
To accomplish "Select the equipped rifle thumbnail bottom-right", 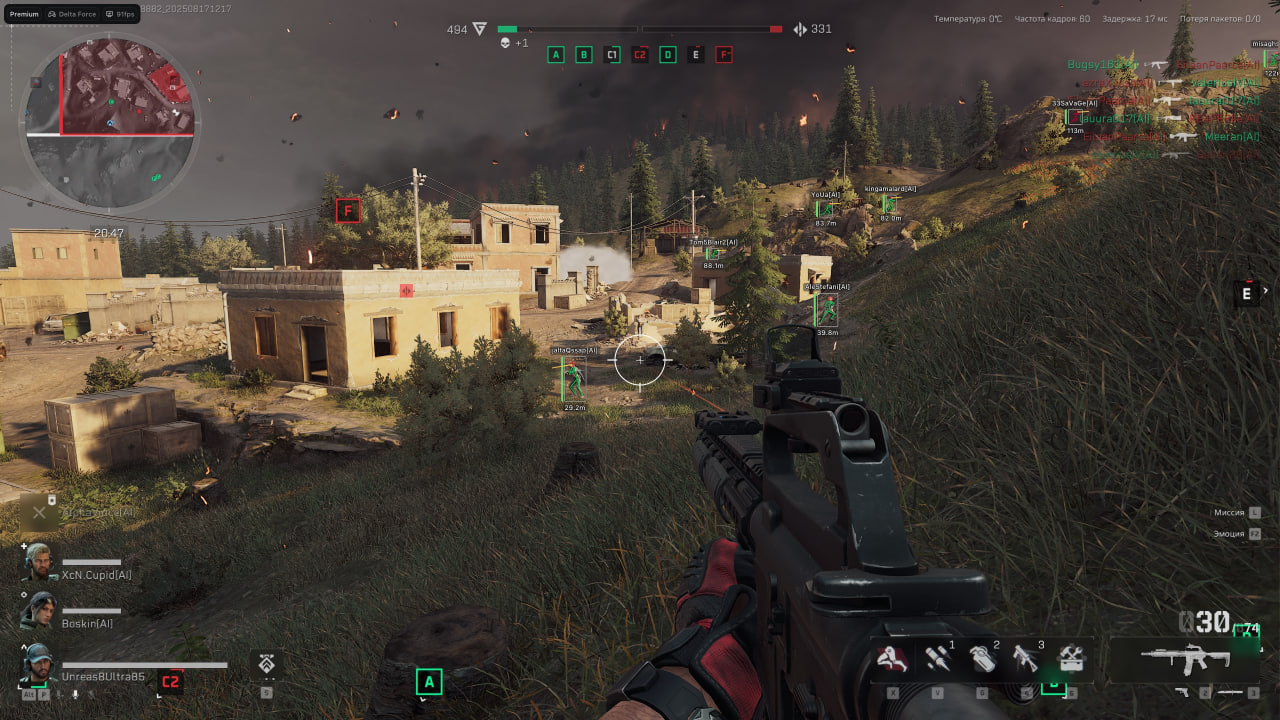I will pos(1186,656).
